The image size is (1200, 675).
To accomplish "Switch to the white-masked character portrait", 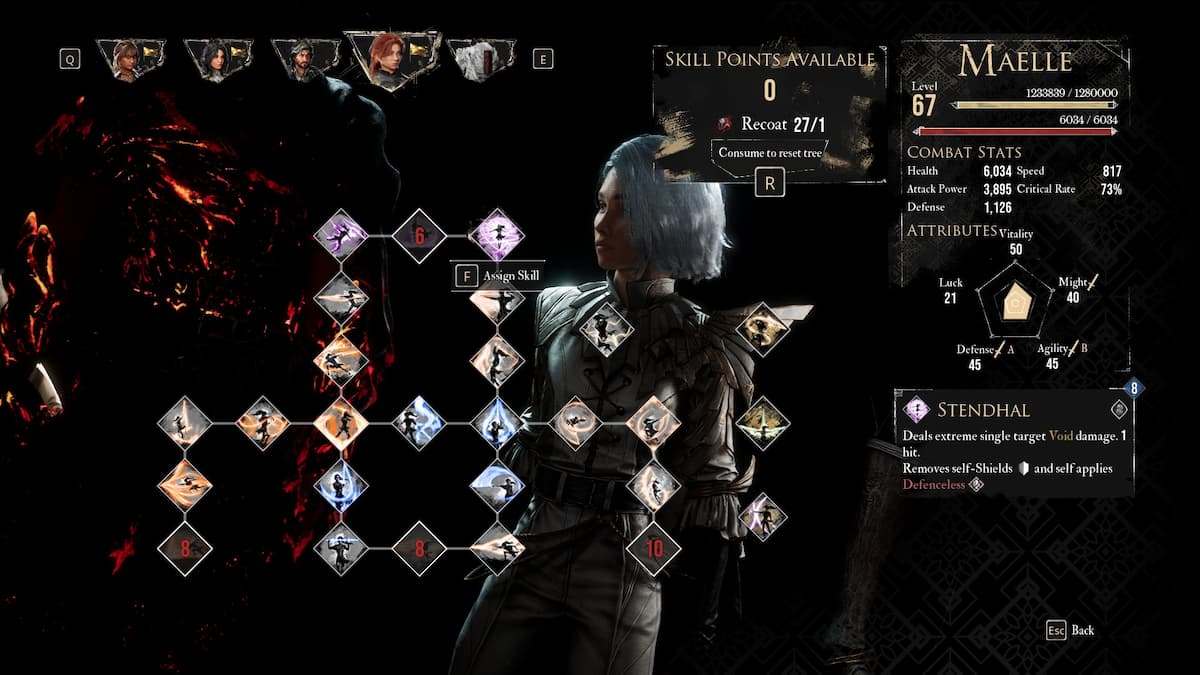I will (x=480, y=60).
